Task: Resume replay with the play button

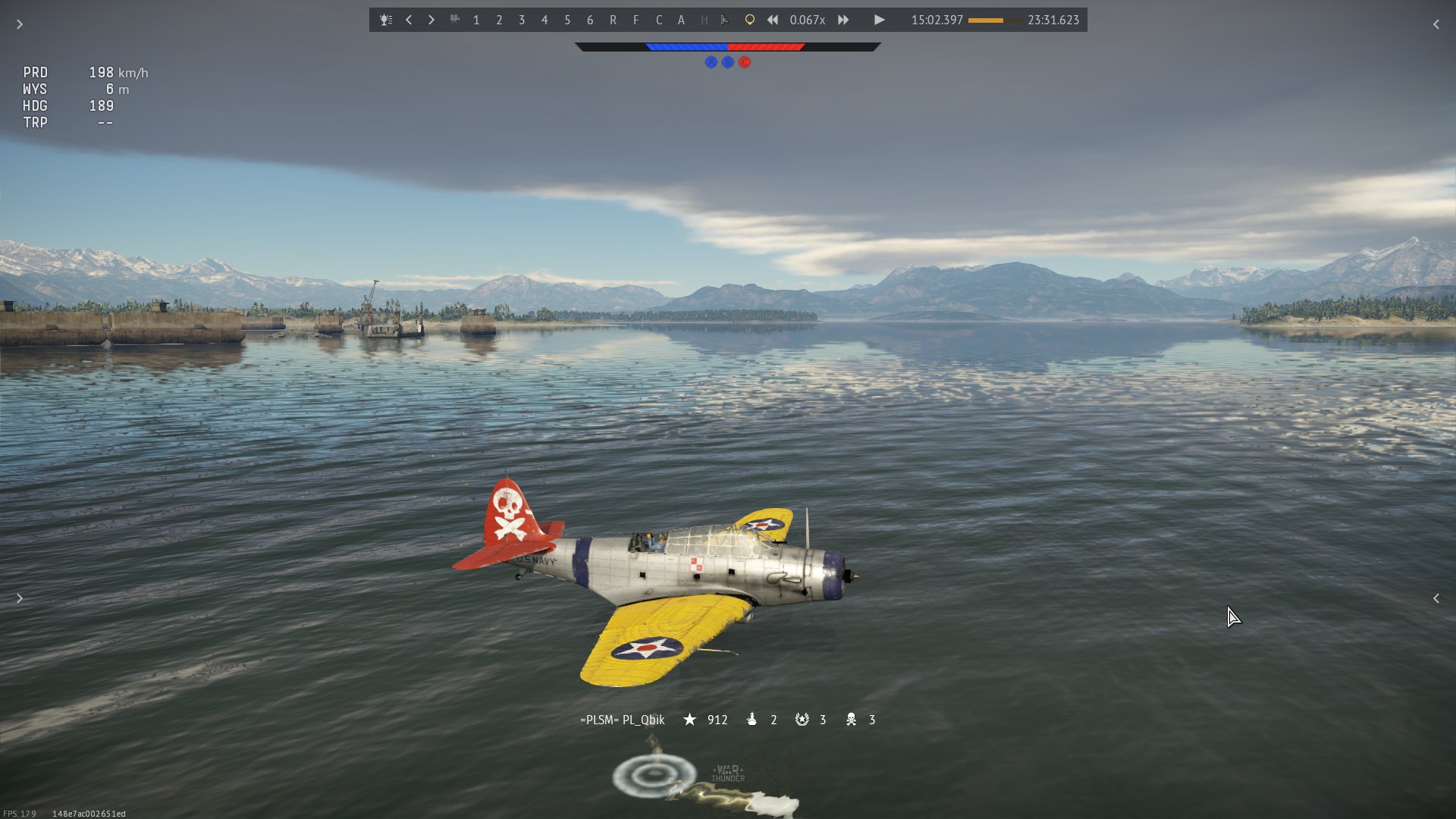Action: pyautogui.click(x=879, y=20)
